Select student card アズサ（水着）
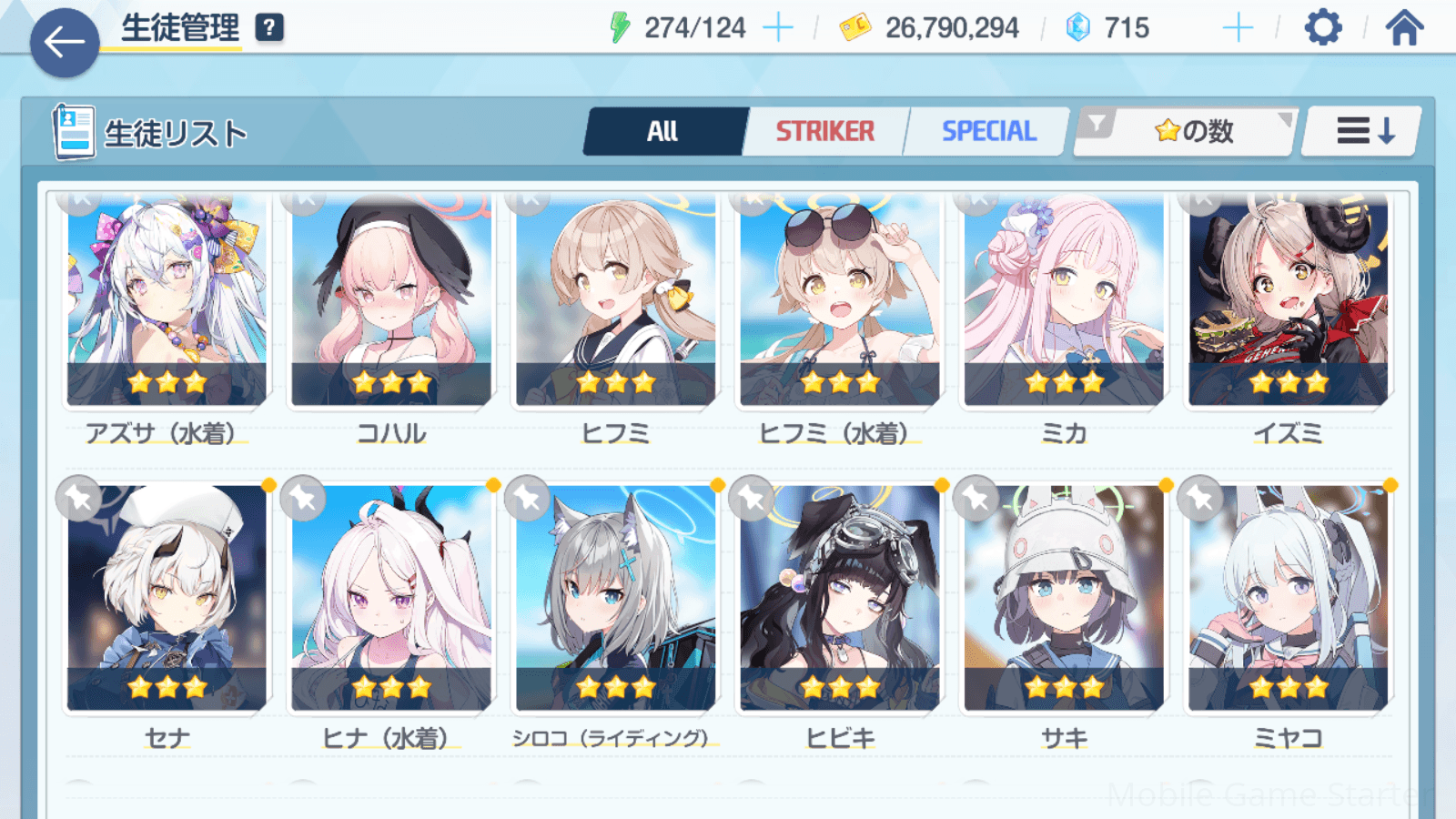1456x819 pixels. coord(167,300)
